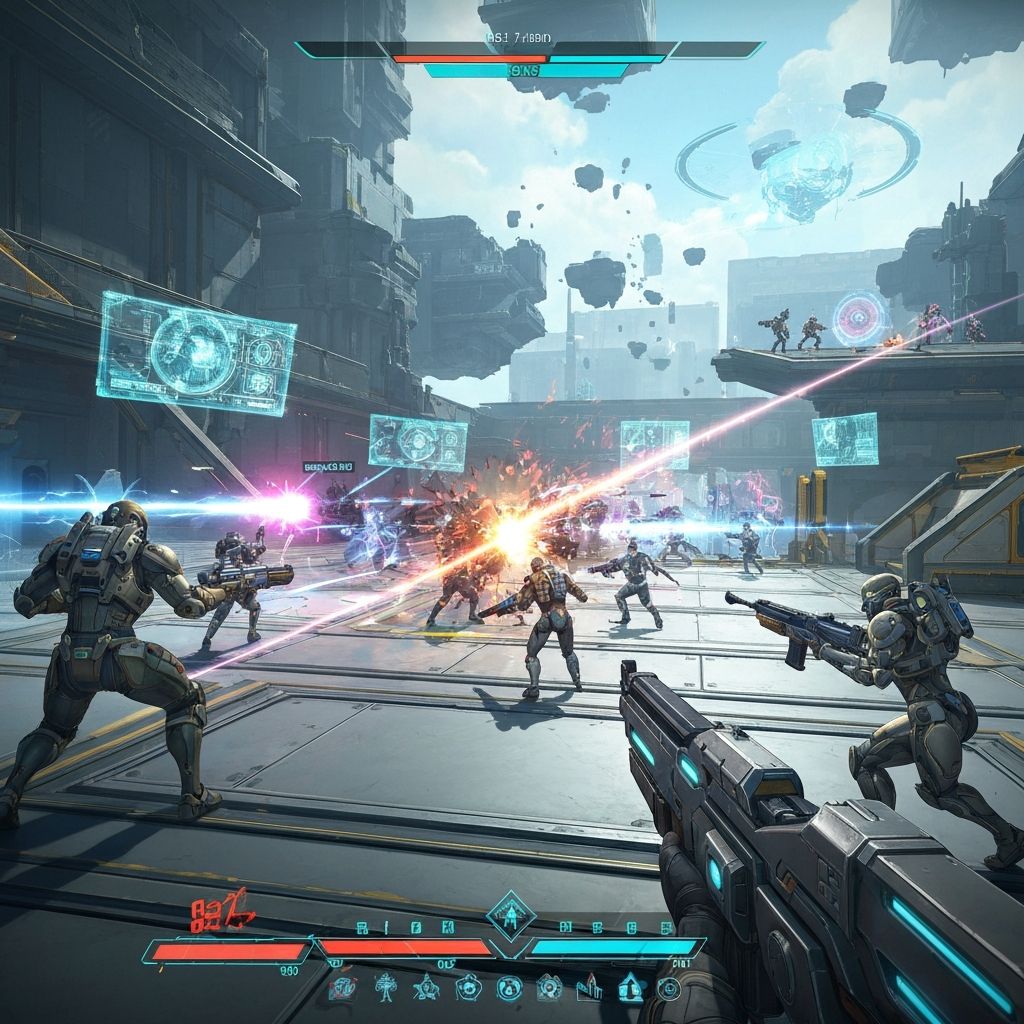Select the diamond-shaped emblem above the bars

click(510, 913)
